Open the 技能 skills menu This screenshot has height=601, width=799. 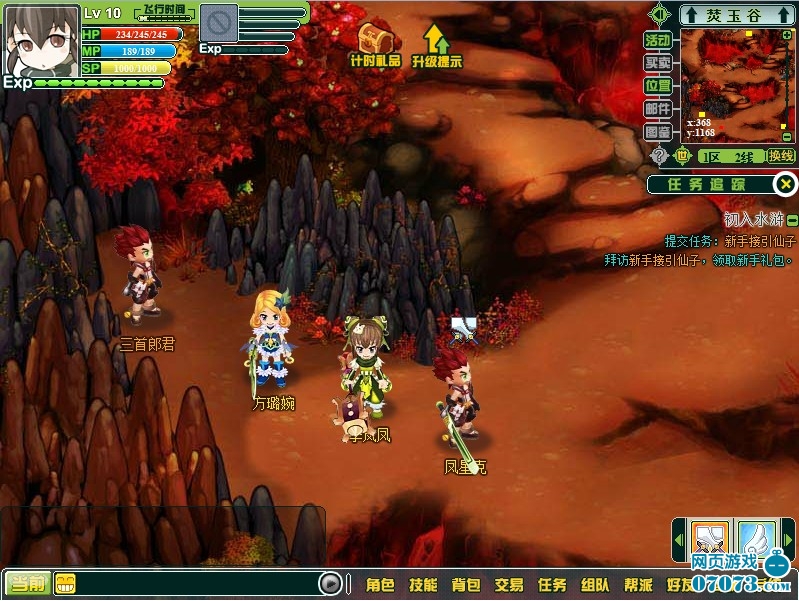[x=423, y=585]
